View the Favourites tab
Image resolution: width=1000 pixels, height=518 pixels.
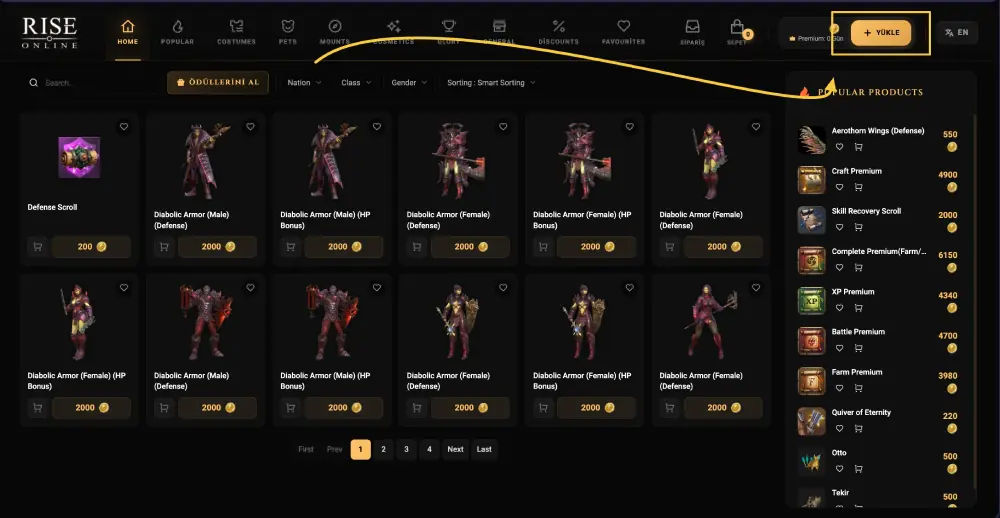coord(624,32)
